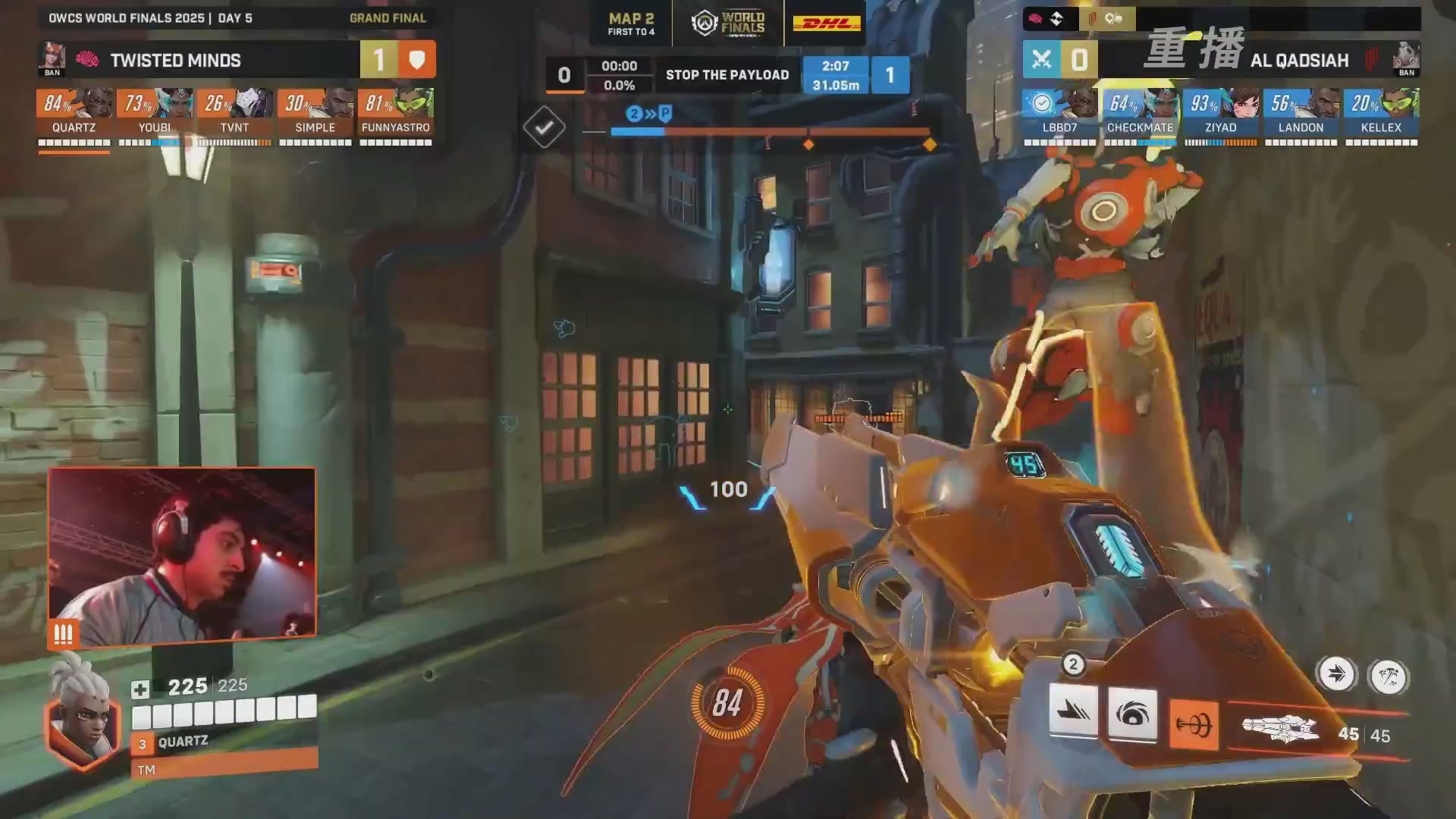1456x819 pixels.
Task: Click the Twisted Minds team name banner
Action: click(x=176, y=60)
